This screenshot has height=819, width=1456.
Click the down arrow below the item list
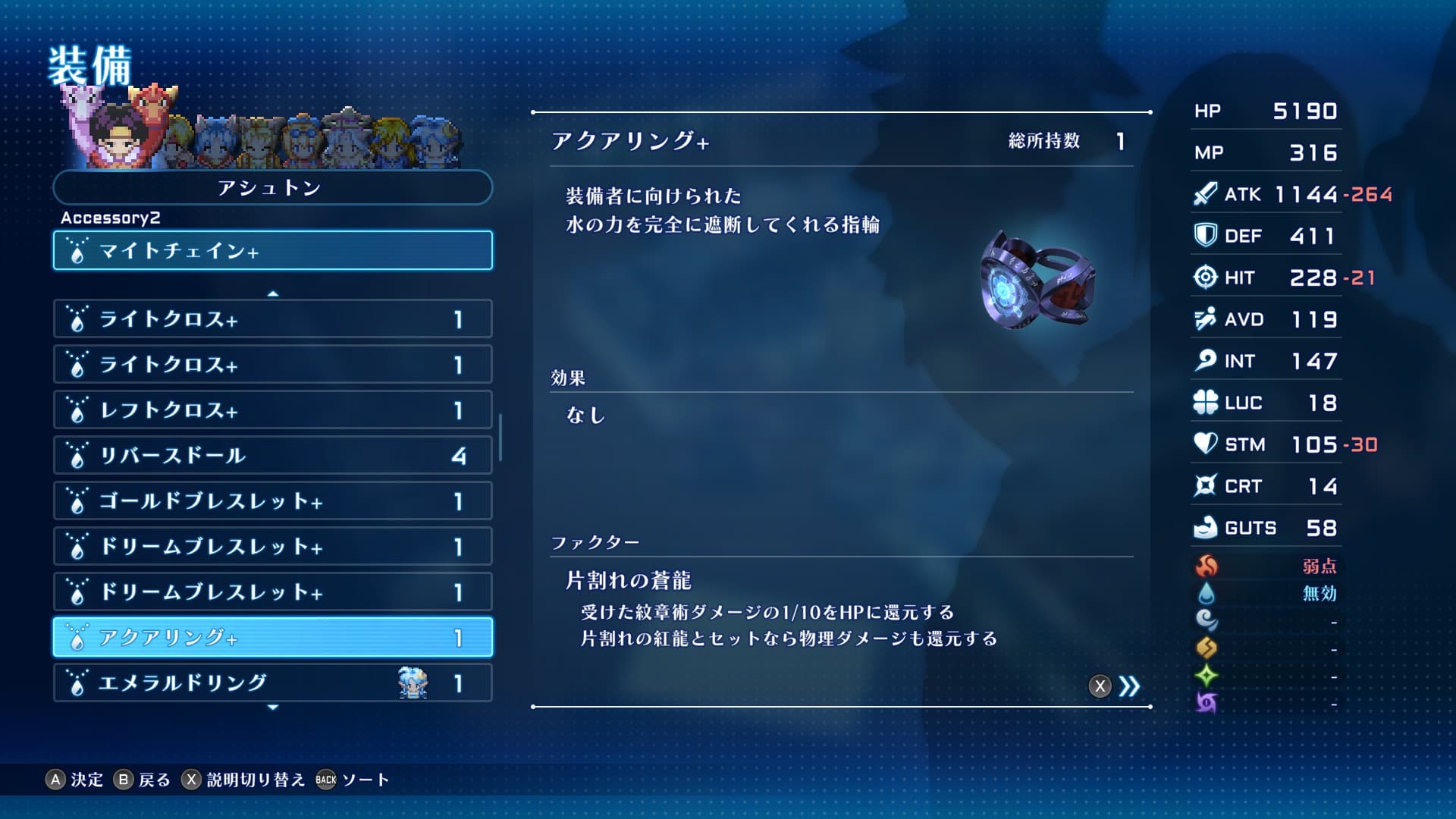(x=273, y=708)
